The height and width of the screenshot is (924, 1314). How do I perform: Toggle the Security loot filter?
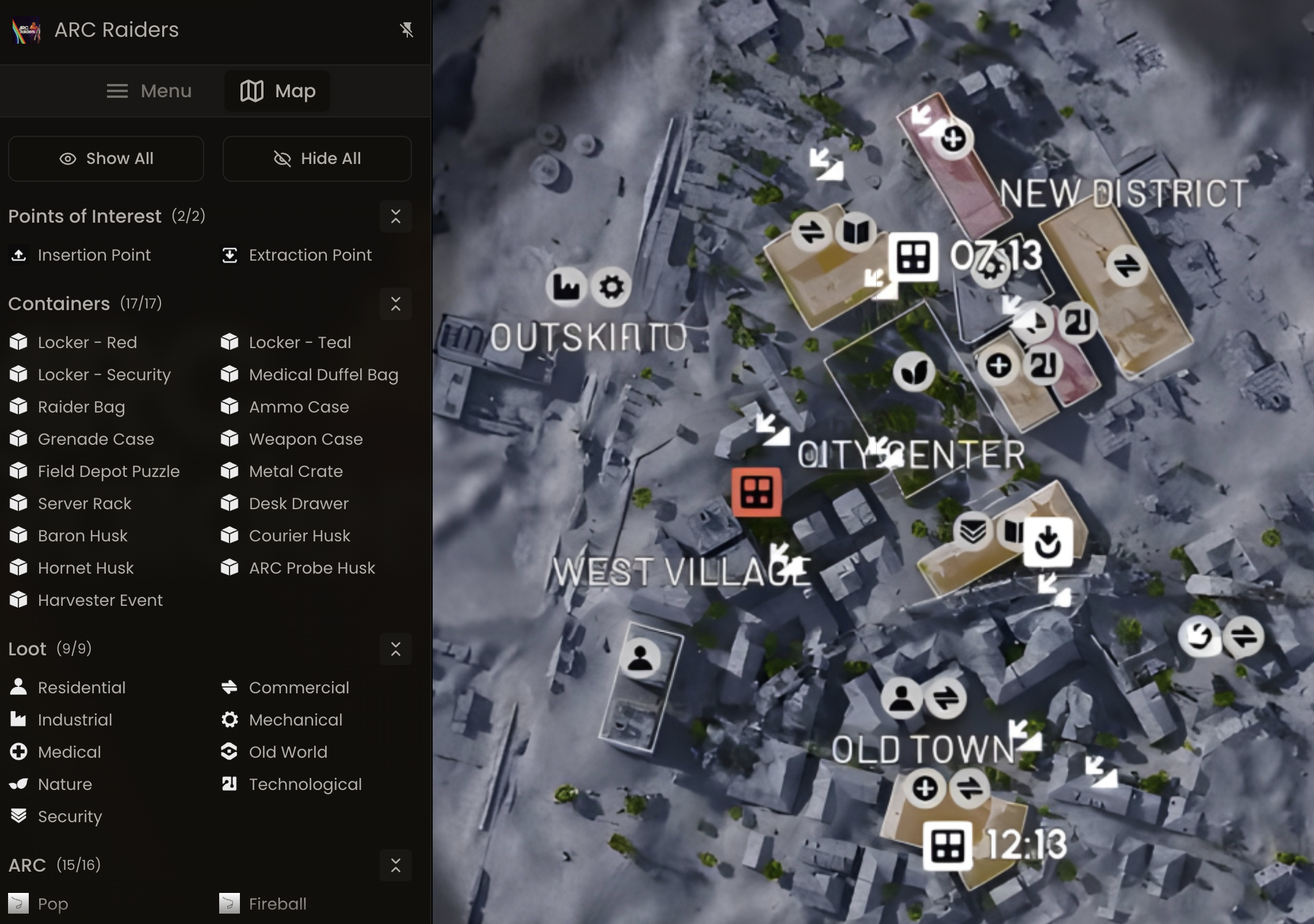tap(70, 816)
